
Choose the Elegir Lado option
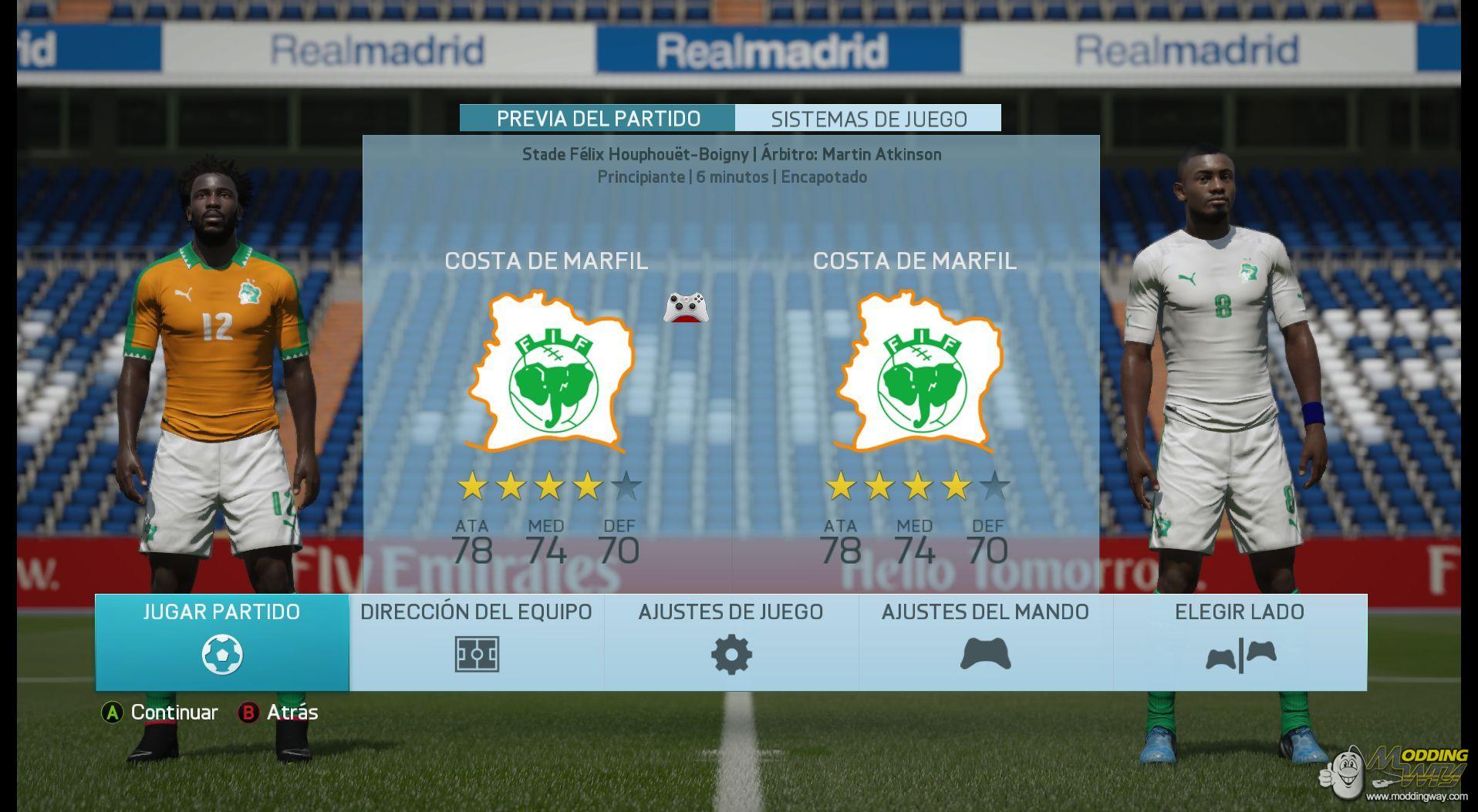1240,642
